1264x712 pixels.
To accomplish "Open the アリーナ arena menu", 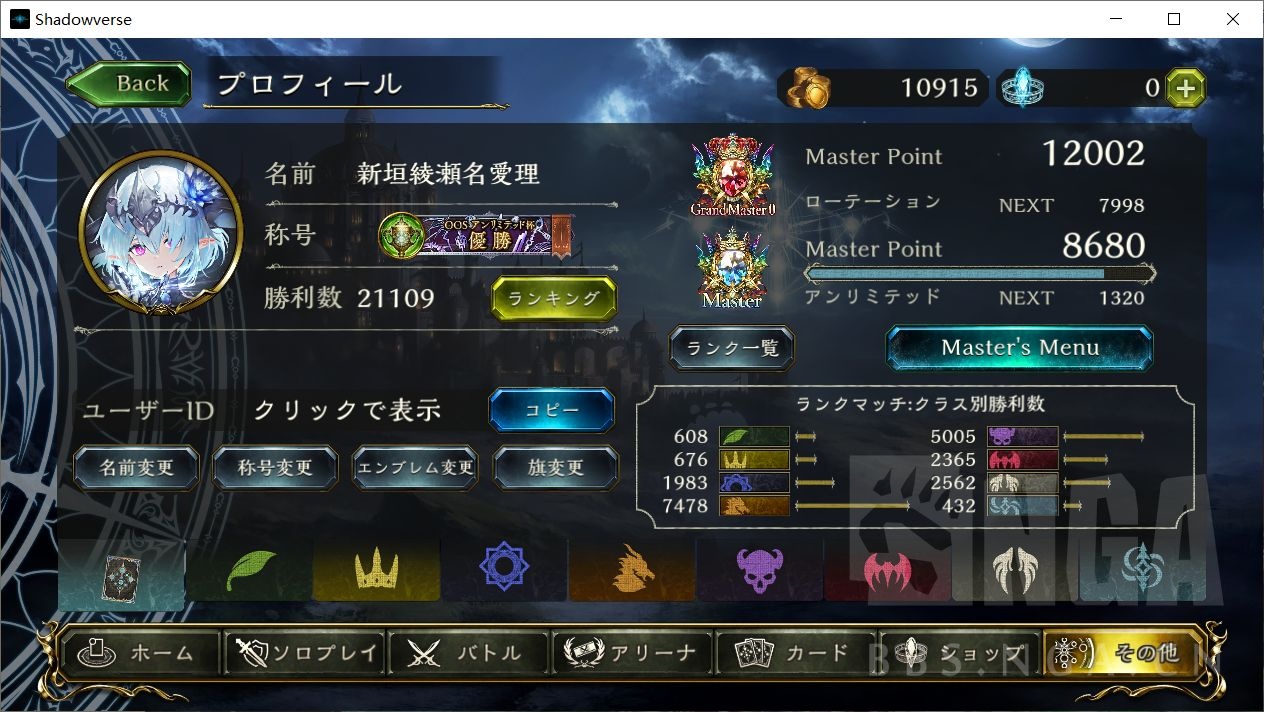I will 632,654.
